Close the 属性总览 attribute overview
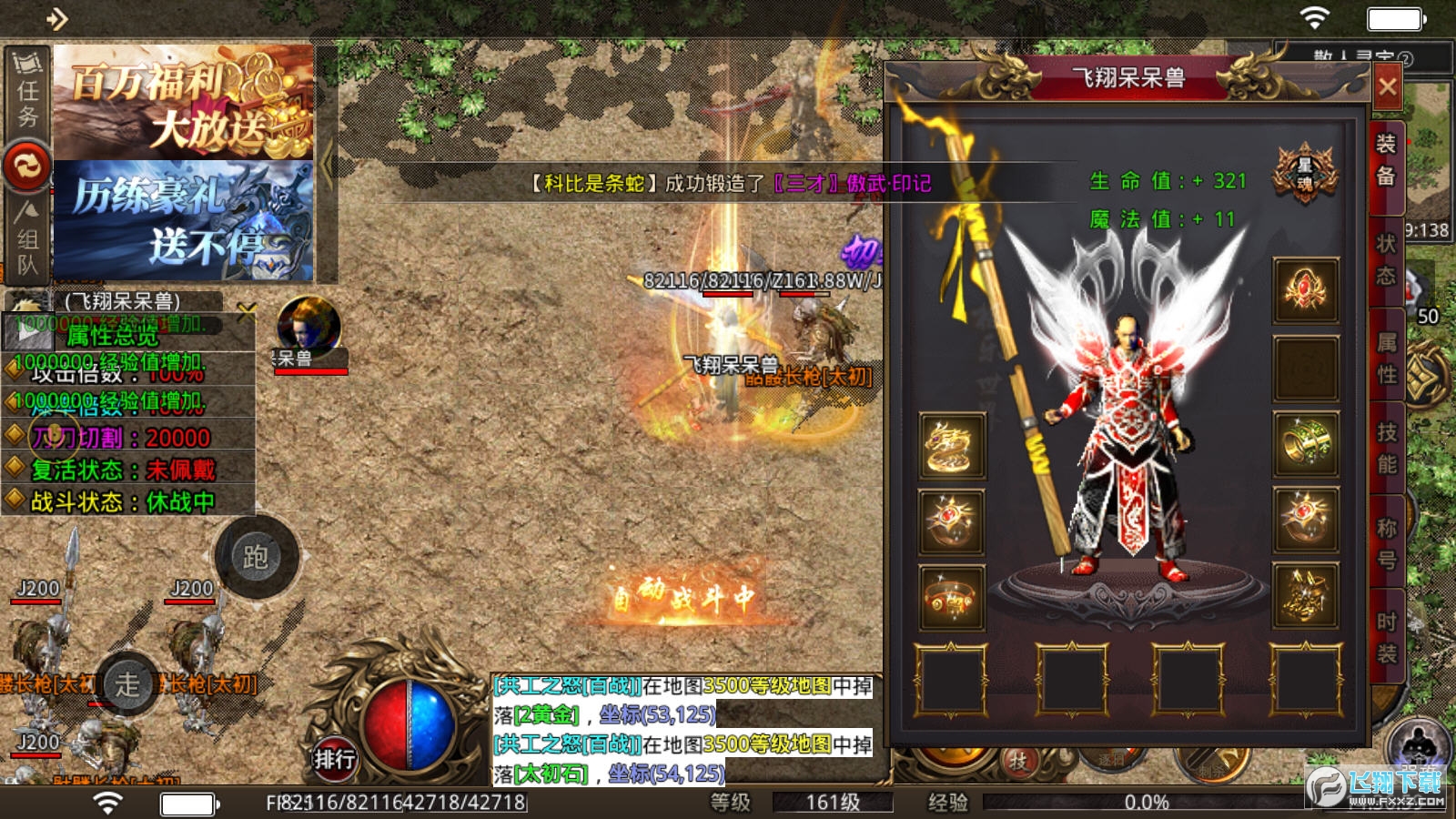 point(247,313)
